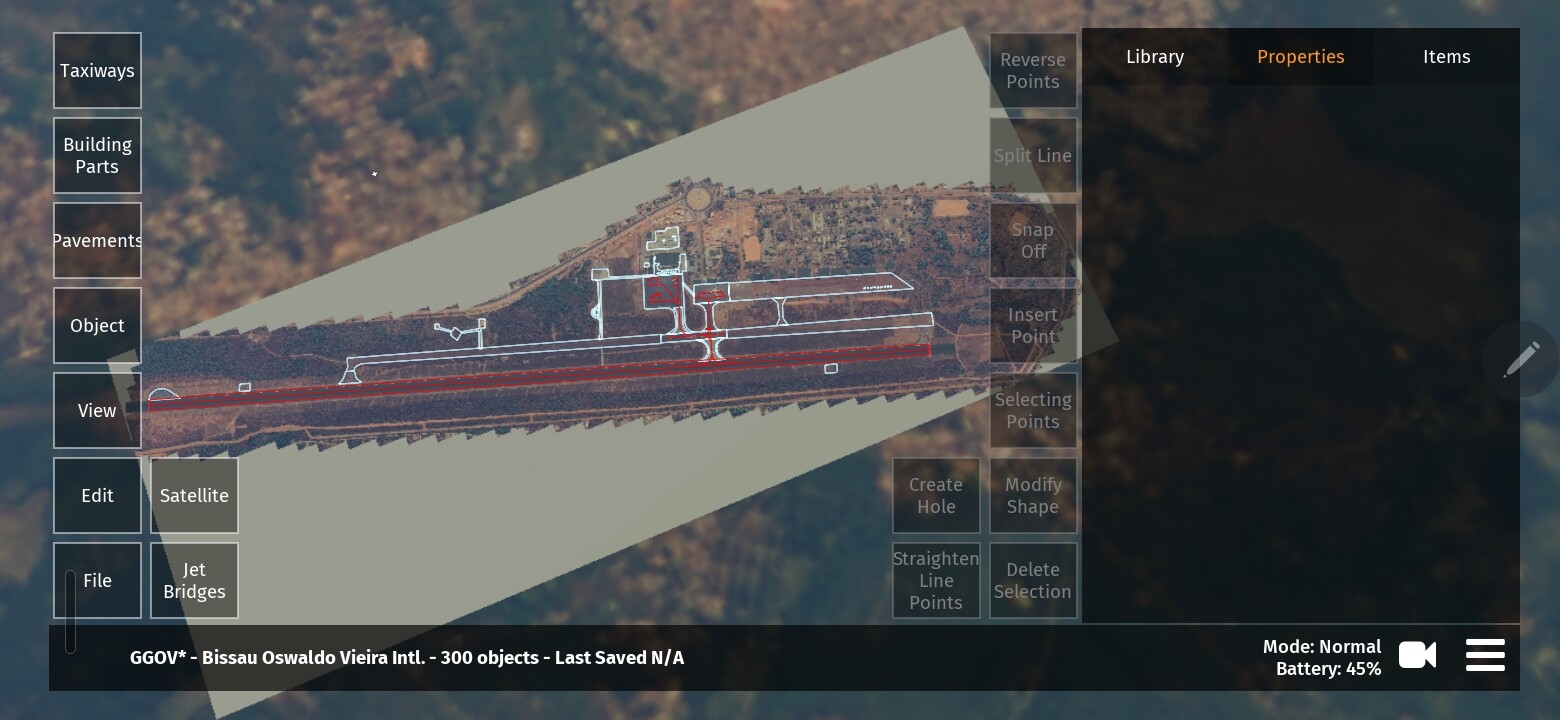
Task: Click the Reverse Points button
Action: pos(1033,71)
